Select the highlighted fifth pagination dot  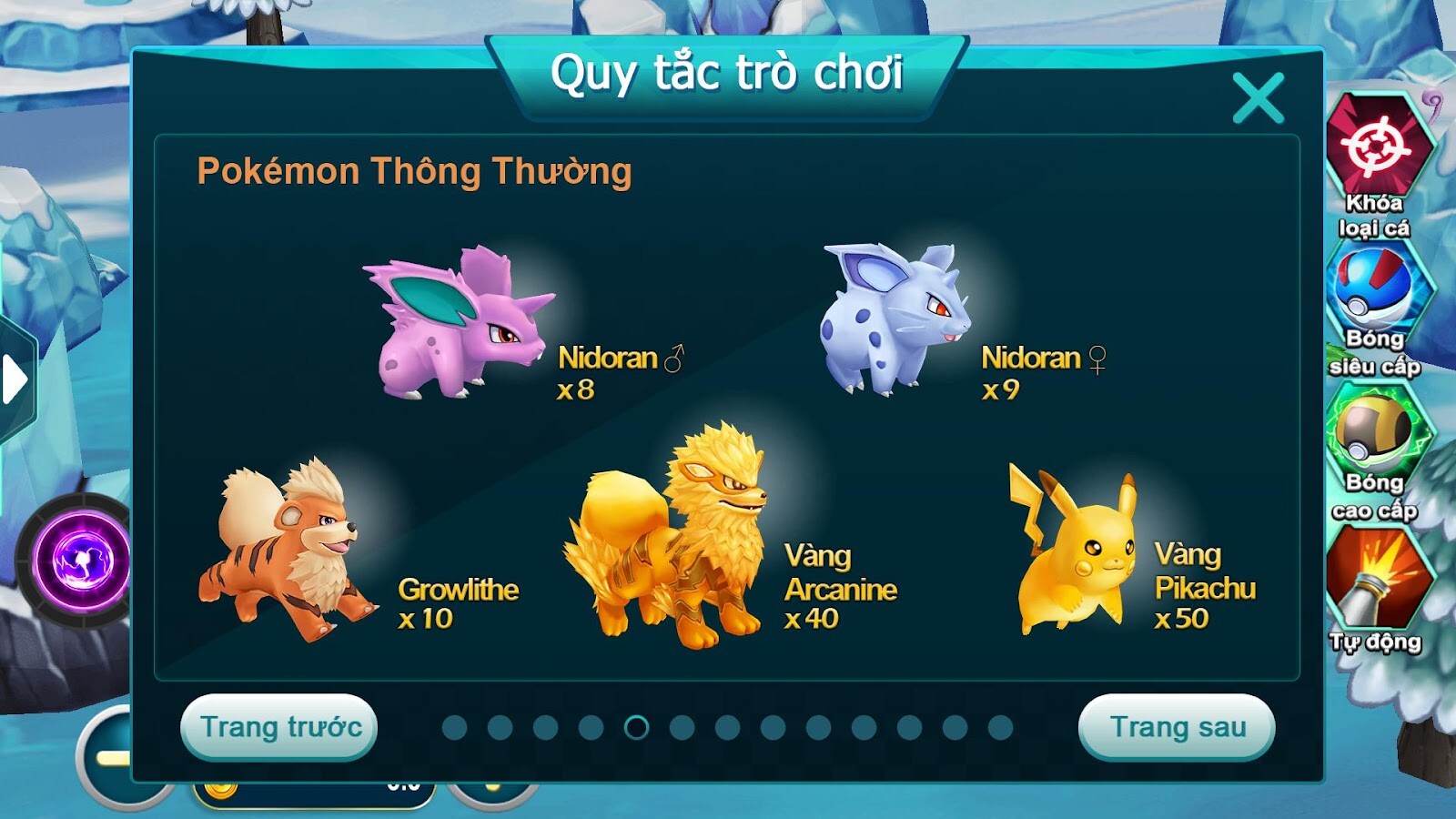pyautogui.click(x=637, y=728)
